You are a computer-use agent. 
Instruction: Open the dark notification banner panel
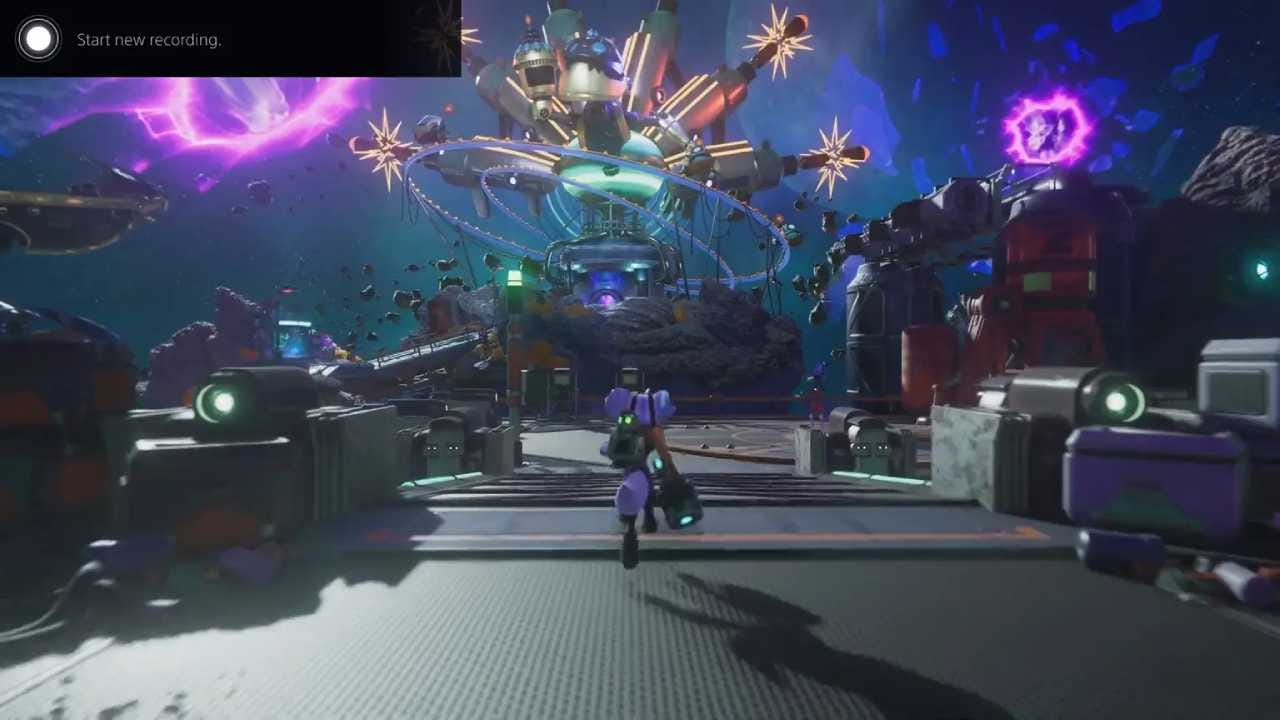pyautogui.click(x=230, y=40)
